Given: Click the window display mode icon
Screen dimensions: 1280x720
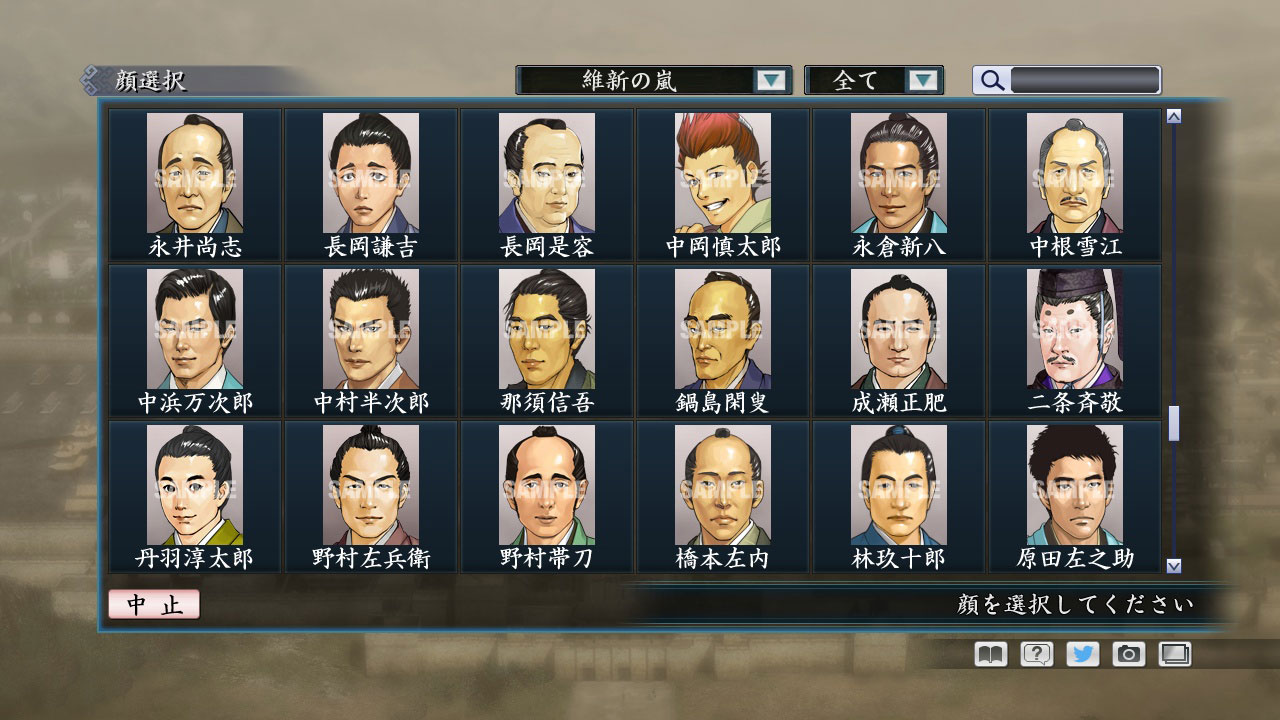Looking at the screenshot, I should tap(1177, 654).
